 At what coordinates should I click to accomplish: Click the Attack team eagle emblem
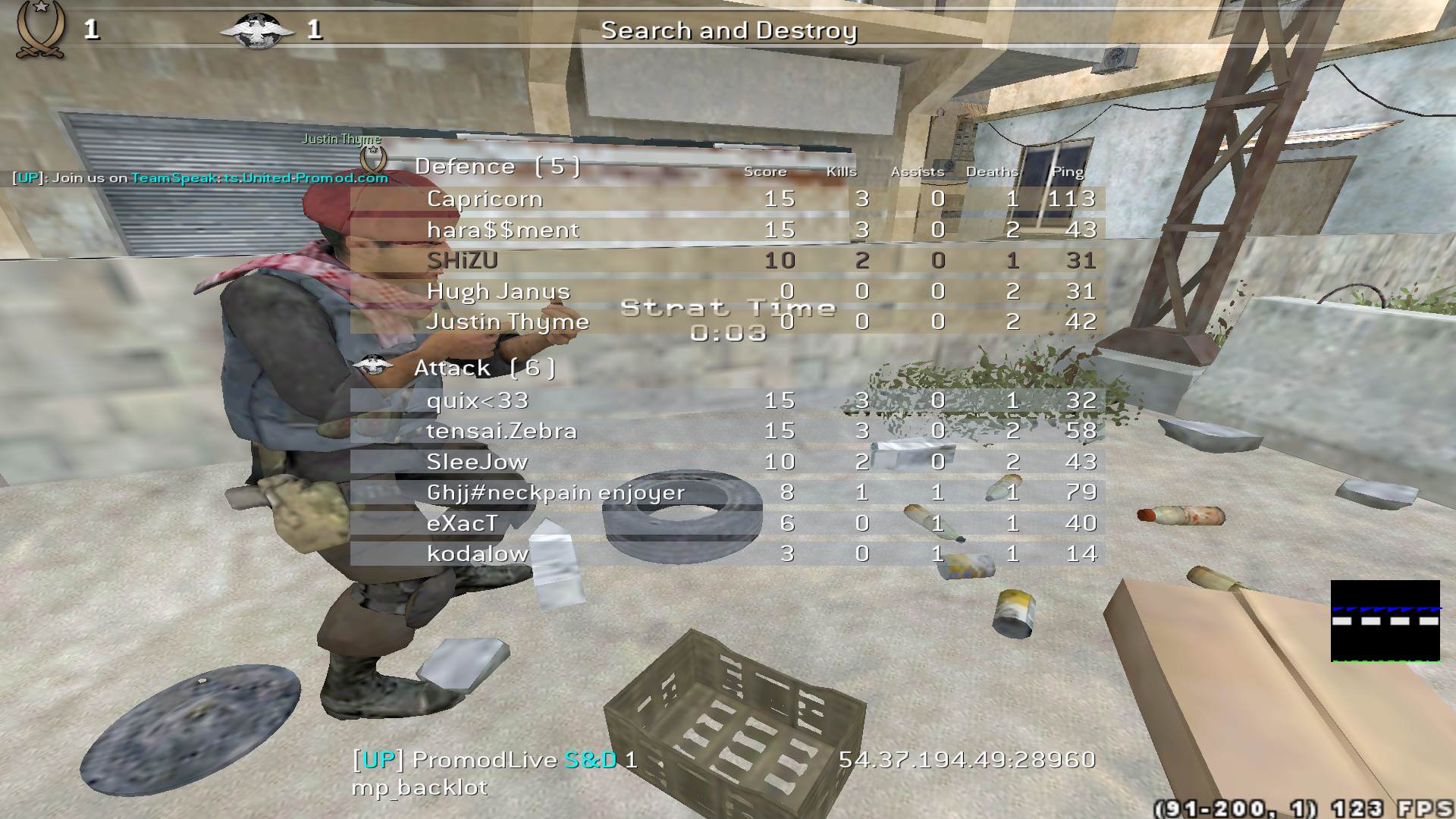coord(373,366)
